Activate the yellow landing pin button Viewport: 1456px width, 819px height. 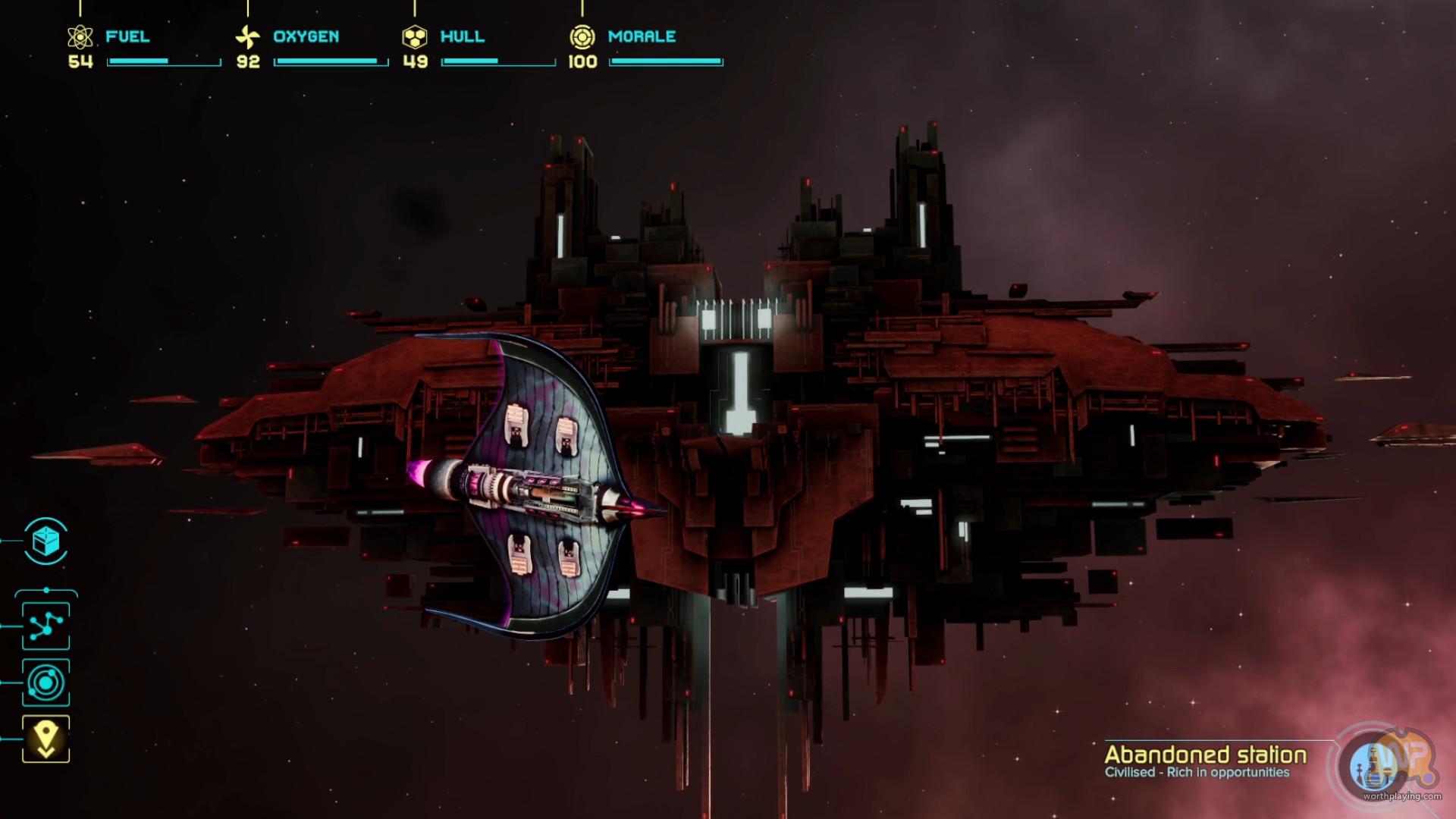click(x=45, y=739)
